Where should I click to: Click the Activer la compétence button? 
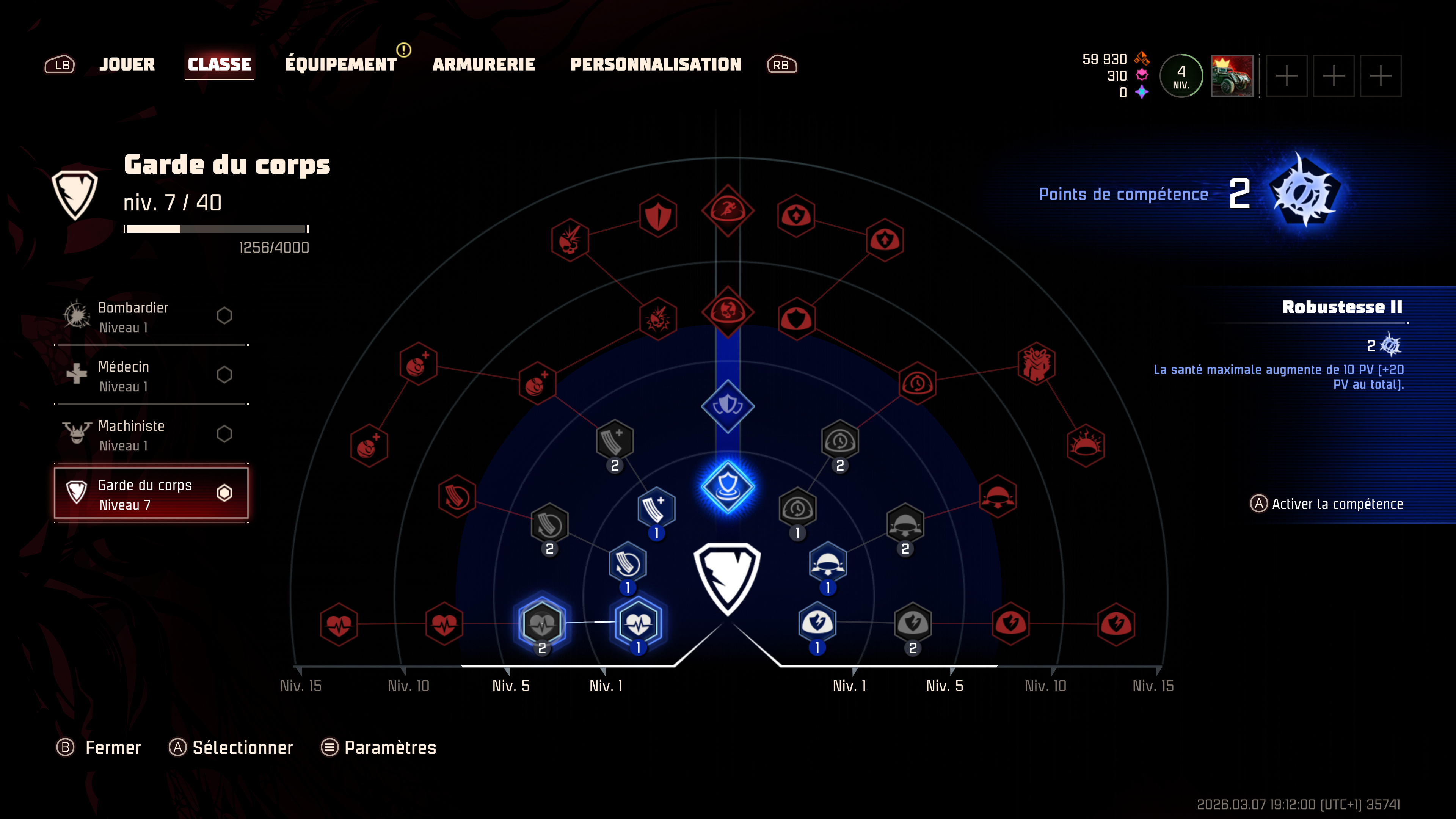pyautogui.click(x=1327, y=504)
